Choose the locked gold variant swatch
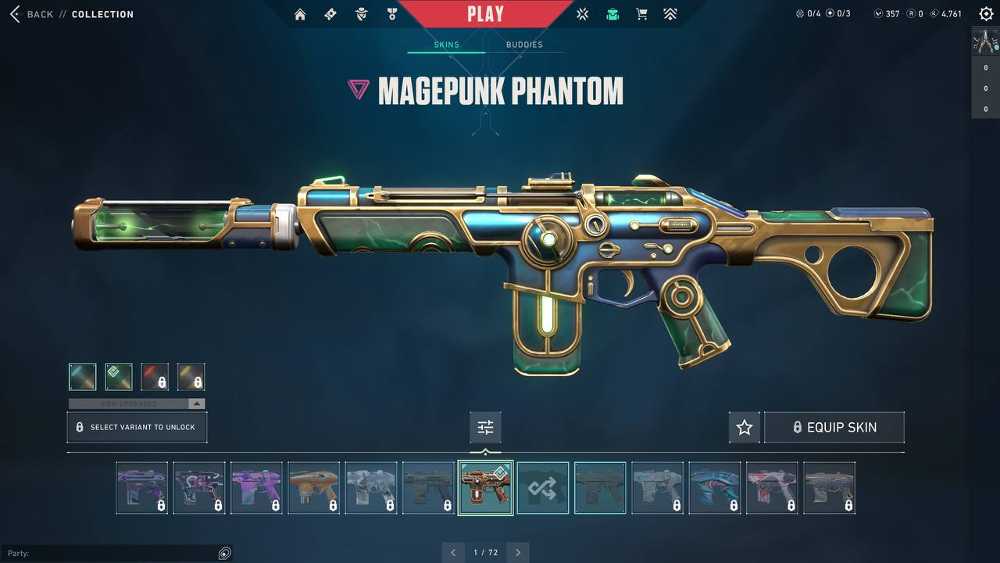Viewport: 1000px width, 563px height. (191, 377)
